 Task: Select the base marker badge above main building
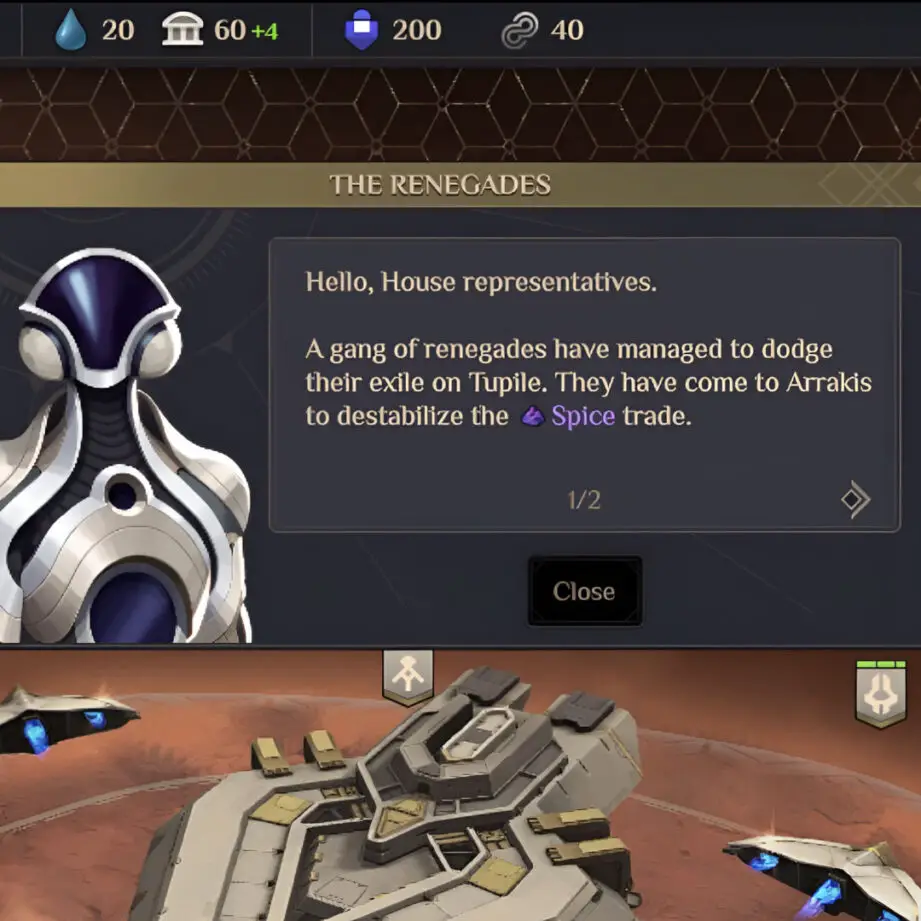408,676
